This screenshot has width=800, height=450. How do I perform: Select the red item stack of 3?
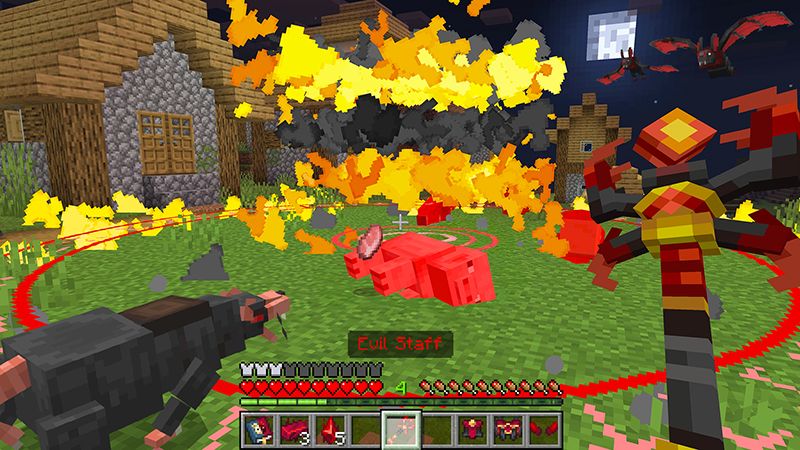(294, 428)
